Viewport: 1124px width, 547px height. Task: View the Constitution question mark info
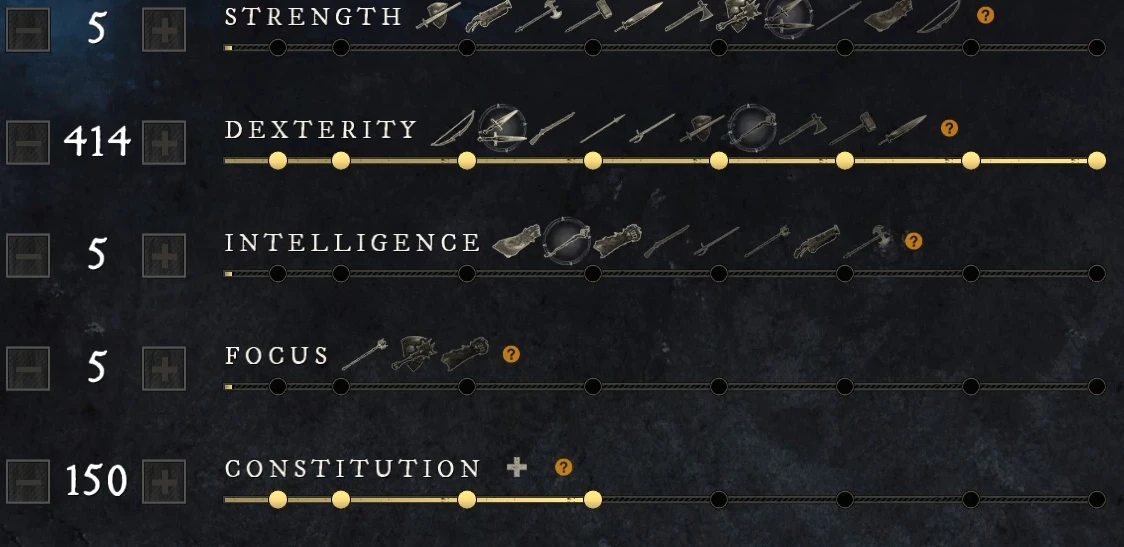pos(564,467)
